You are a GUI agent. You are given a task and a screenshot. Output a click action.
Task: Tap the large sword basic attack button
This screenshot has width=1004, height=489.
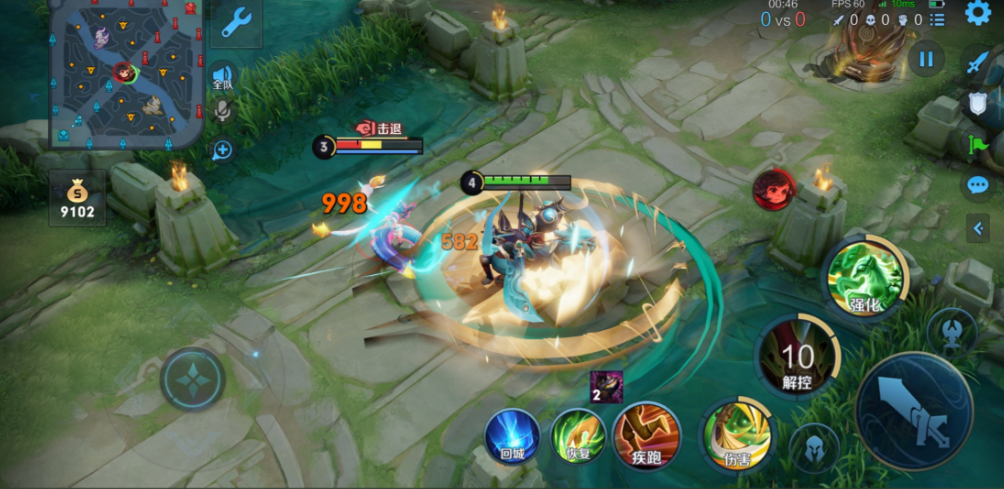(914, 411)
